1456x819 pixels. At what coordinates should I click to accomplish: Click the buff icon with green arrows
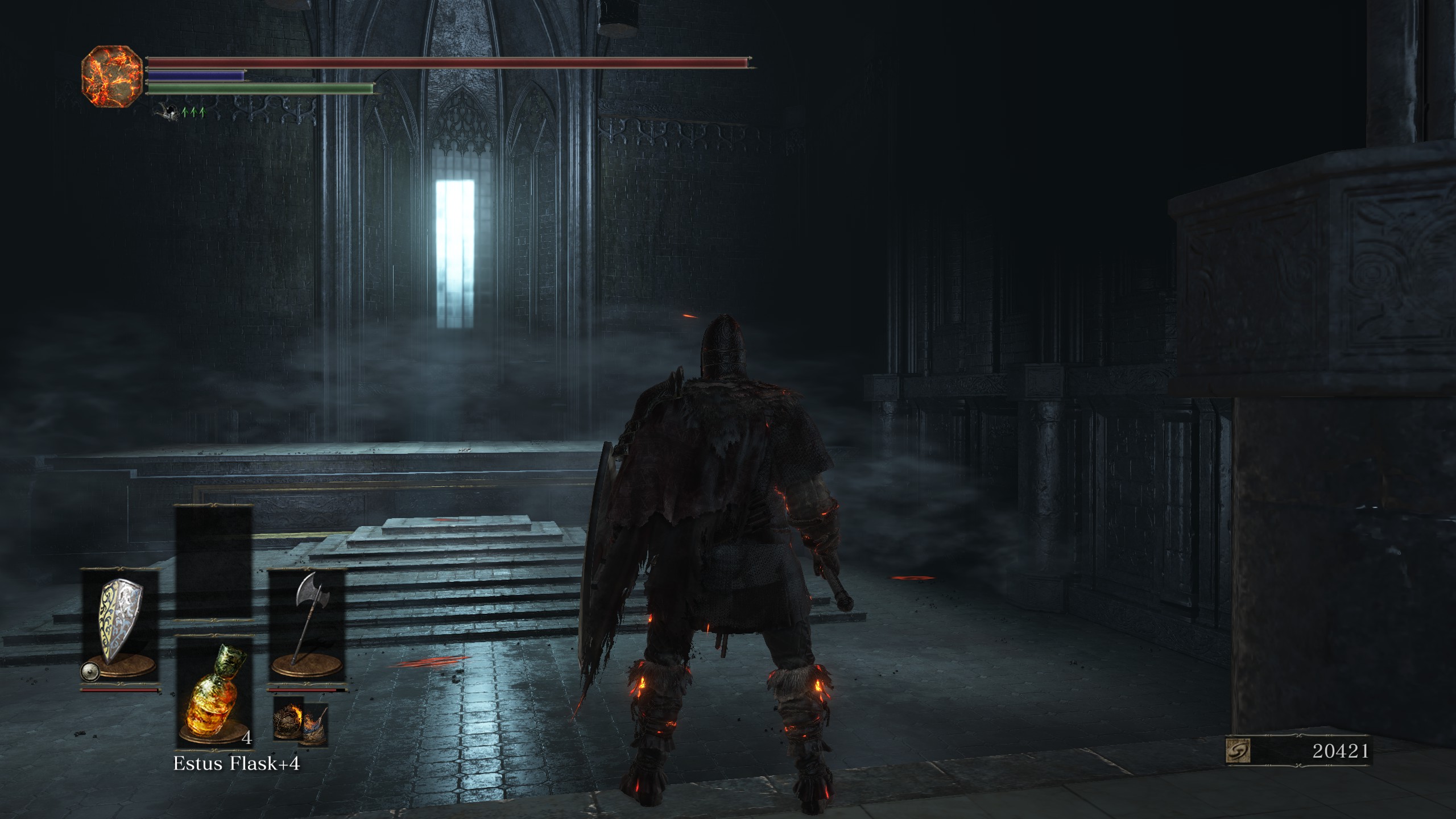[x=179, y=112]
